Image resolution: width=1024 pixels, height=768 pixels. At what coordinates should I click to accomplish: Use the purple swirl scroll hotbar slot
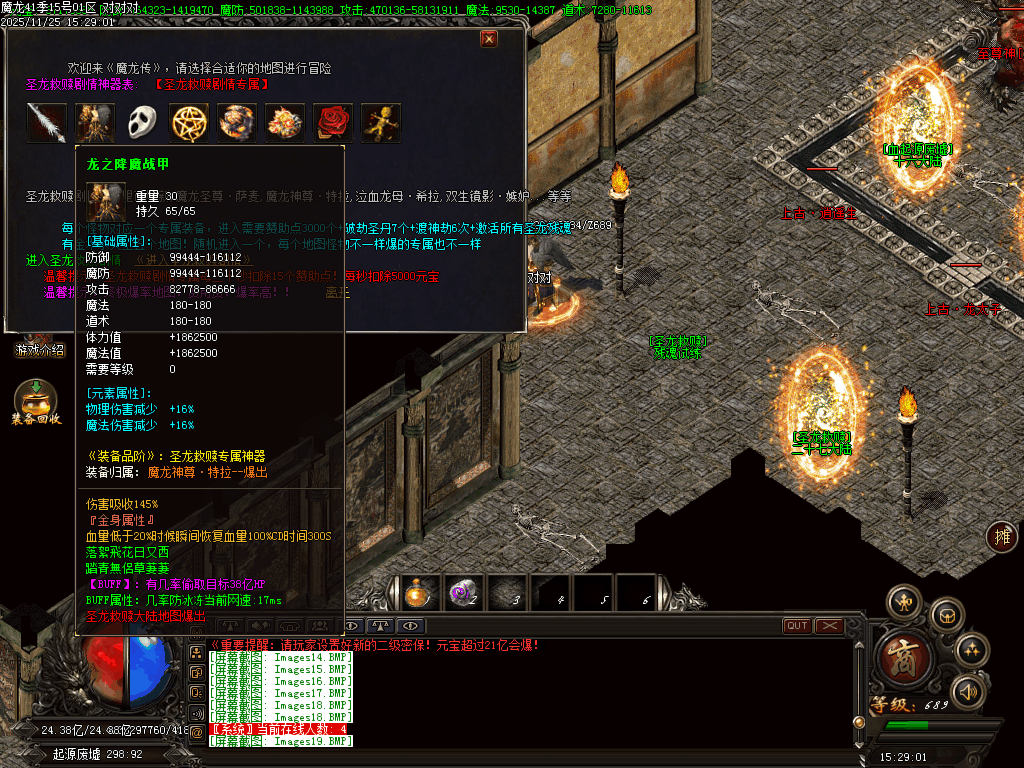[462, 593]
